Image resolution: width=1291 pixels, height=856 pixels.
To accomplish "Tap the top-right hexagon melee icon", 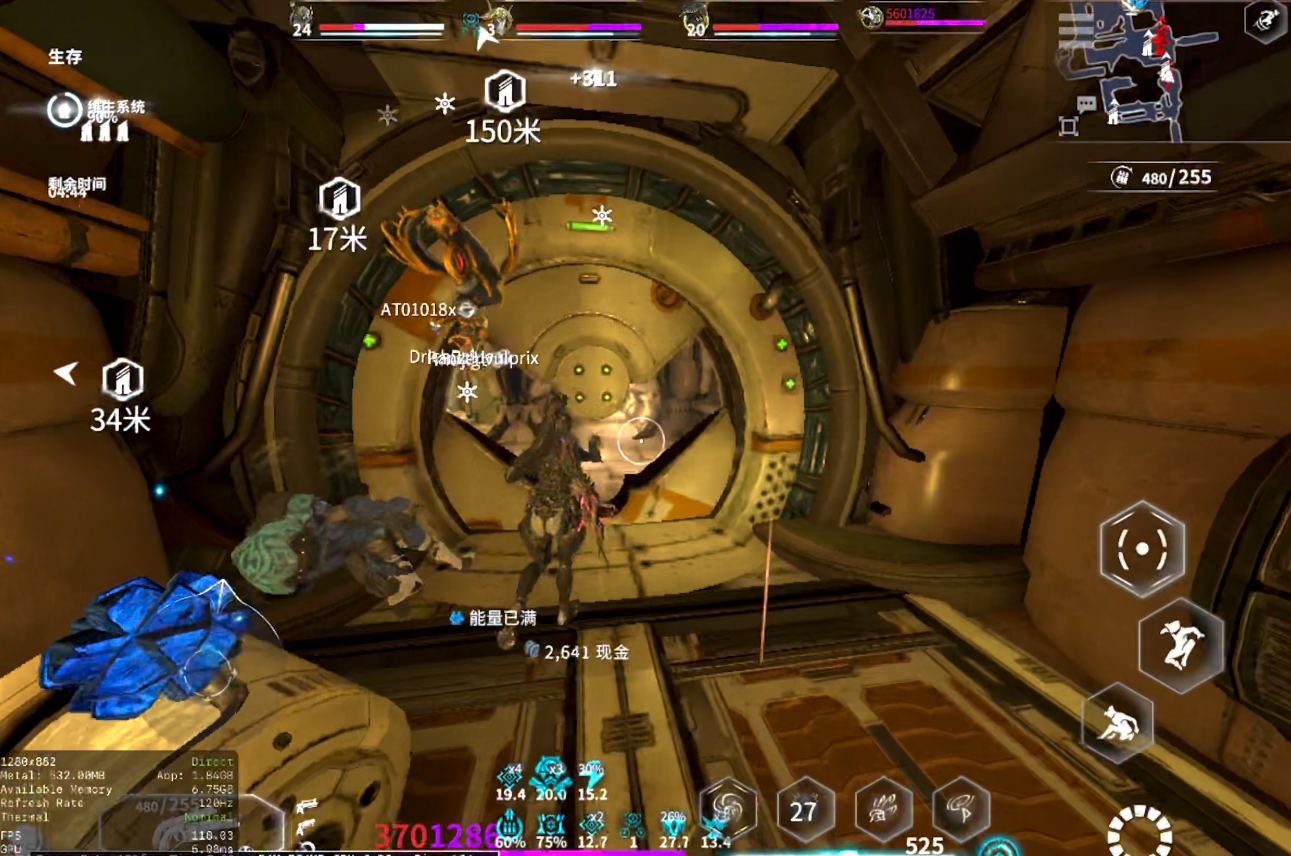I will (1264, 20).
